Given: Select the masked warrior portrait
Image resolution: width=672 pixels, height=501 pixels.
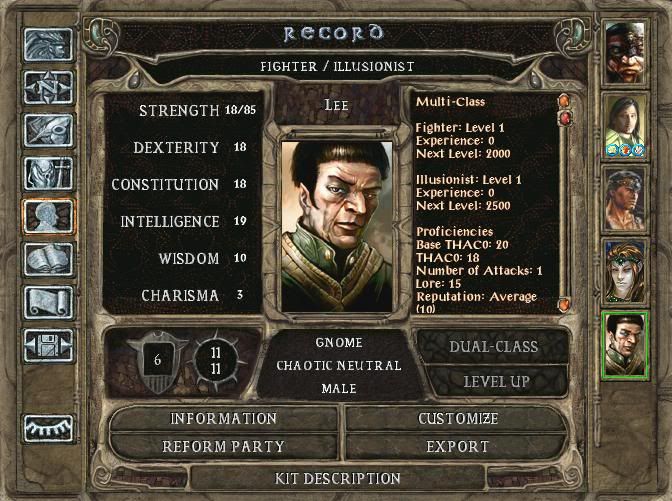Looking at the screenshot, I should tap(626, 52).
